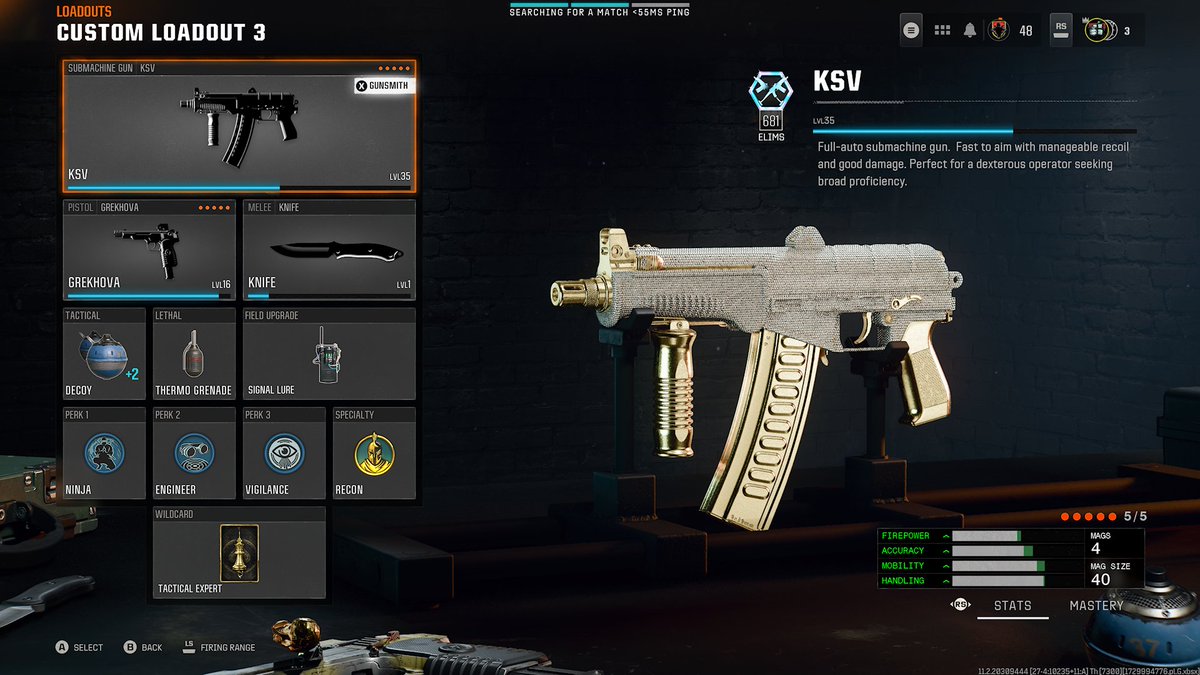Switch to the Stats tab

1012,605
